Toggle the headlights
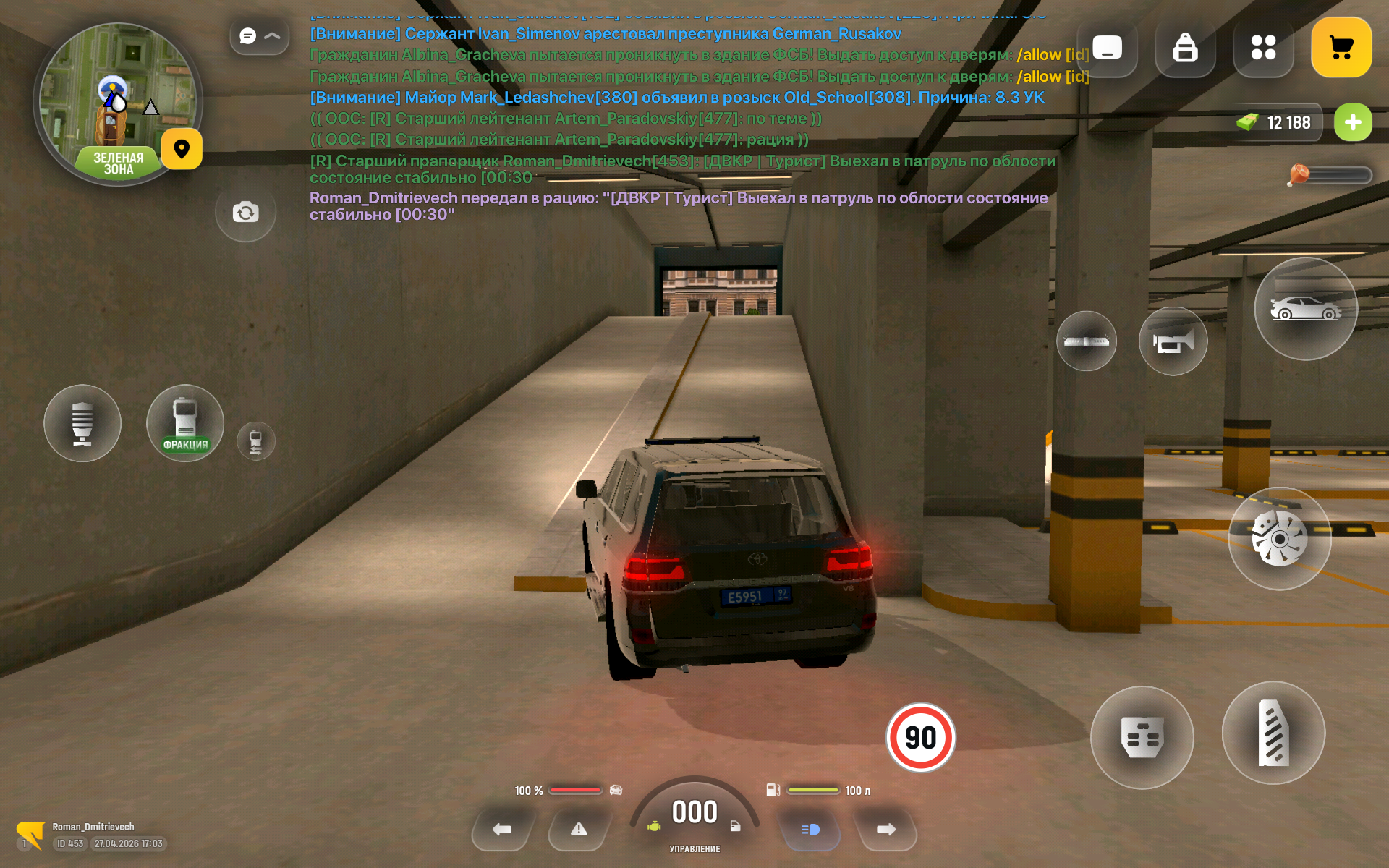This screenshot has height=868, width=1389. point(810,830)
